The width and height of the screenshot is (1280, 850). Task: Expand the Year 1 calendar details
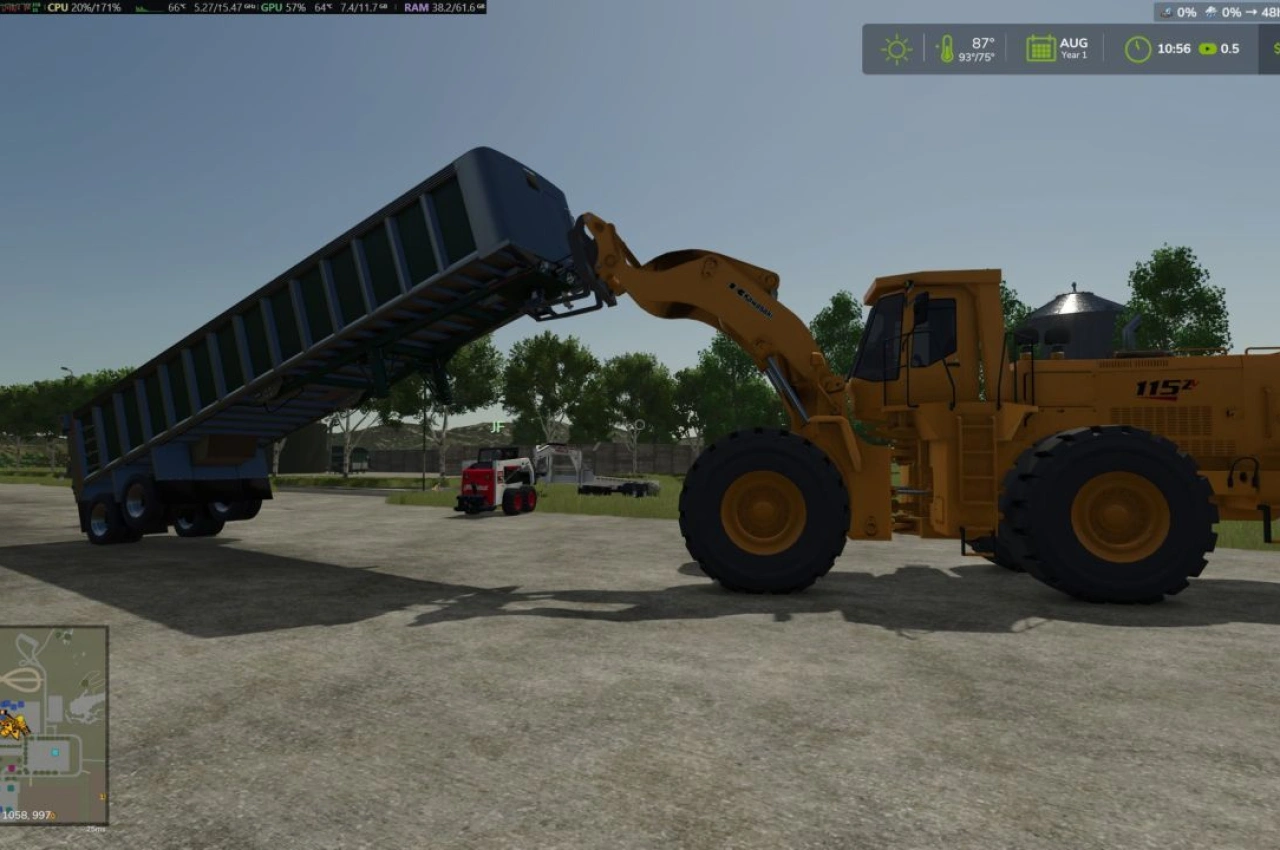coord(1073,55)
